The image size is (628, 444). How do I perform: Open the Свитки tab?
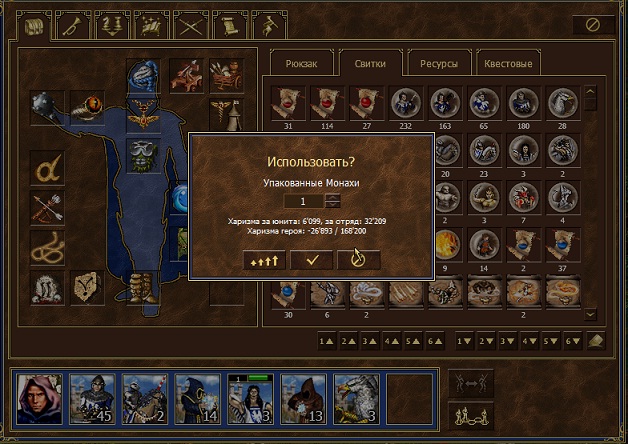(369, 64)
